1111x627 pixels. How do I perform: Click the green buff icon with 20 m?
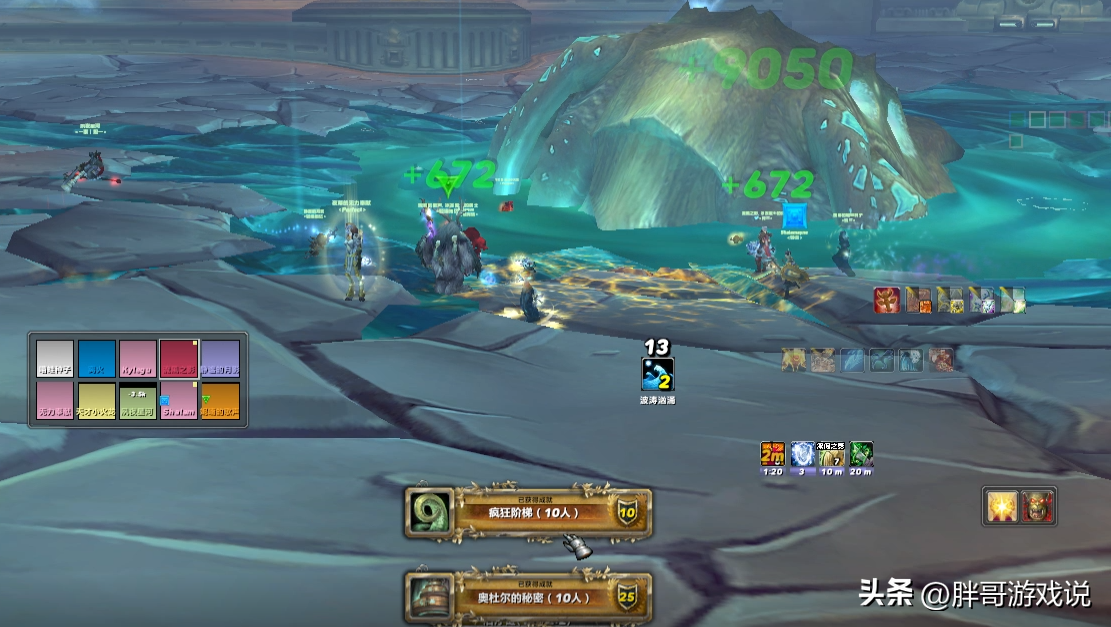click(x=861, y=455)
